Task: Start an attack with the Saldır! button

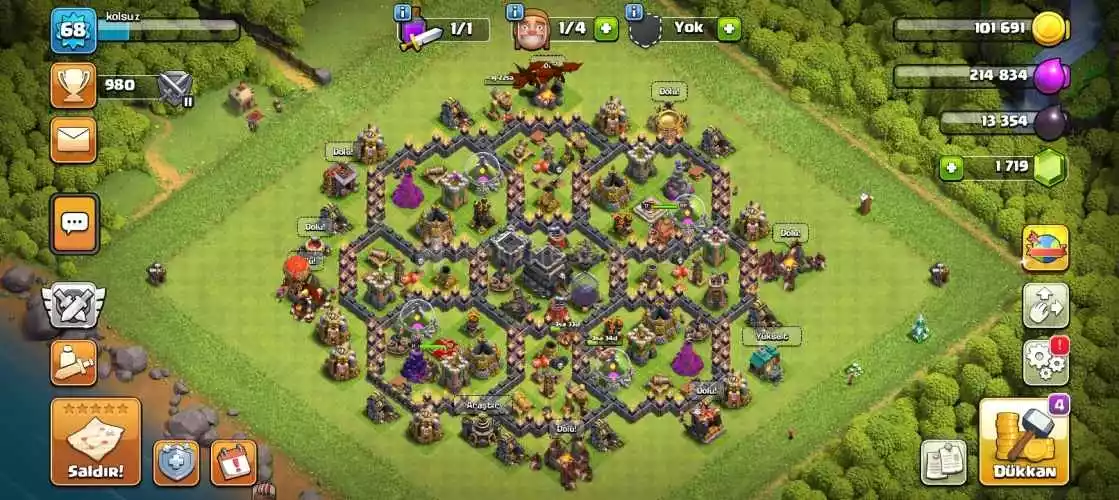Action: click(x=96, y=442)
